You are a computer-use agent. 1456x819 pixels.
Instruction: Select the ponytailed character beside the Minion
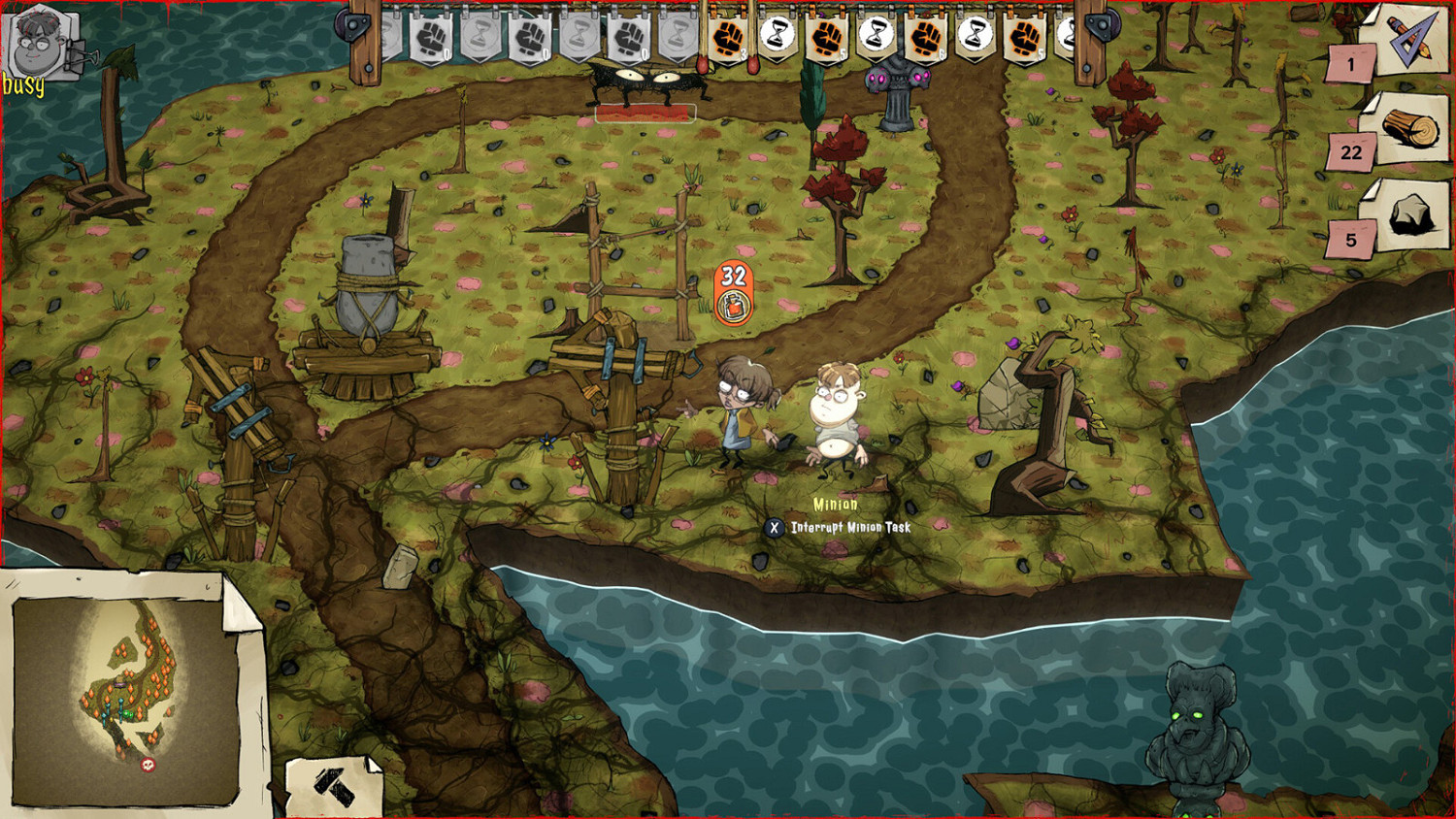(x=738, y=417)
